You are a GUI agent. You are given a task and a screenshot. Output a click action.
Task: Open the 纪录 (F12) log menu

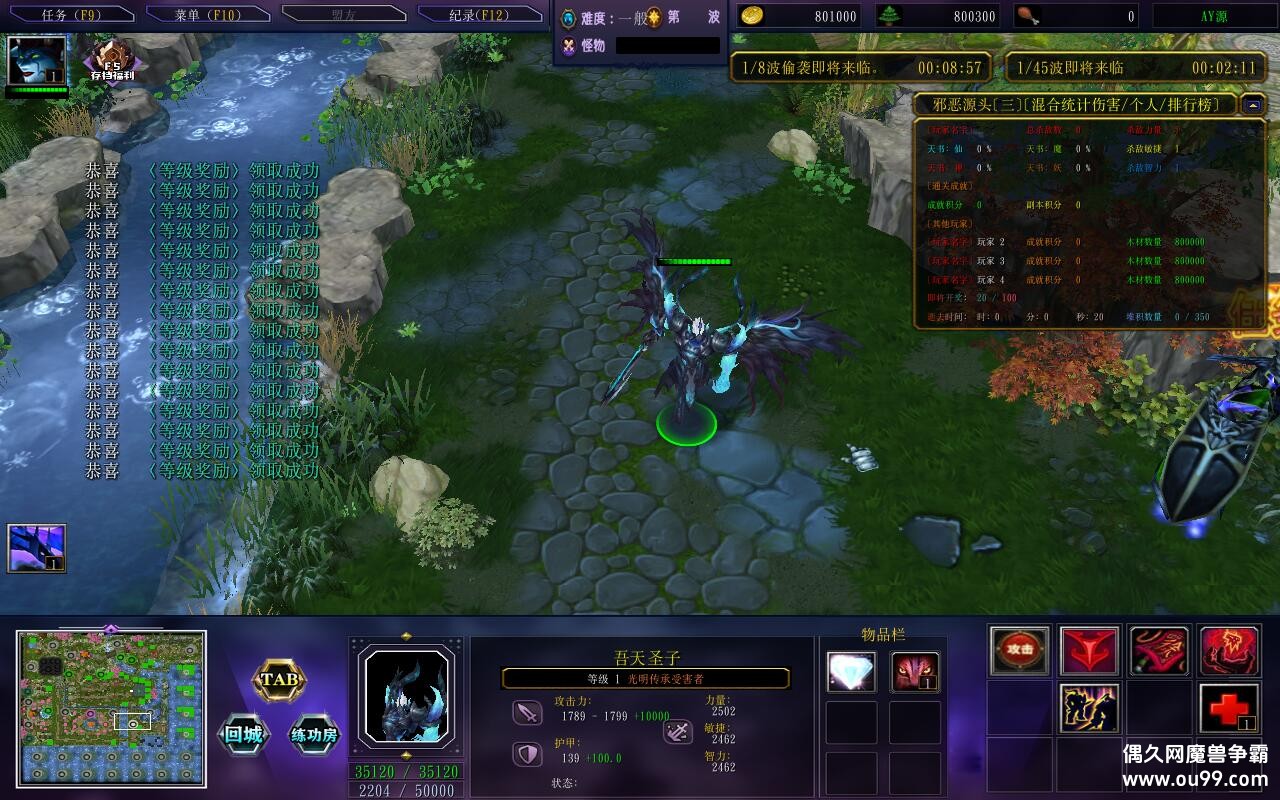(x=478, y=14)
